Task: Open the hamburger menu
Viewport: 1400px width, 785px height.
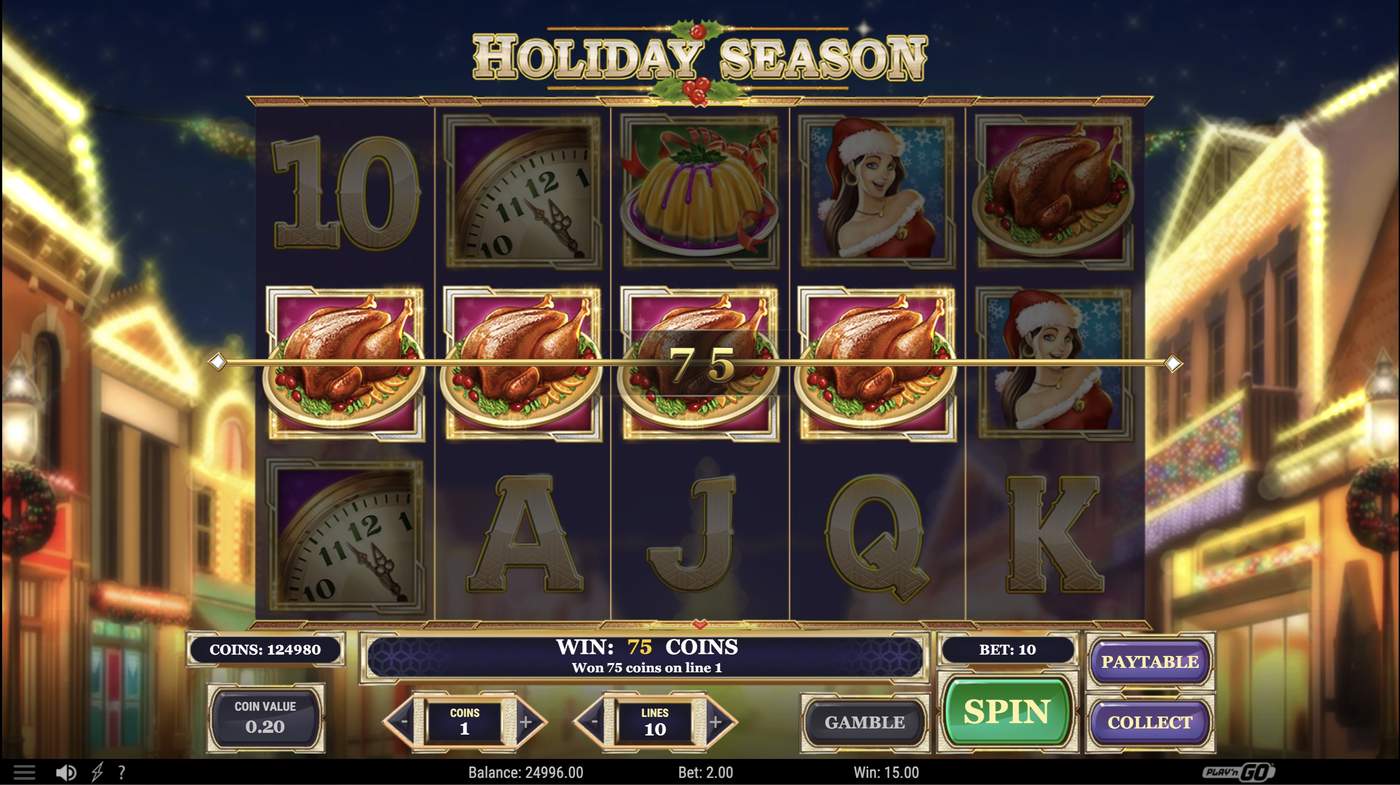Action: (24, 770)
